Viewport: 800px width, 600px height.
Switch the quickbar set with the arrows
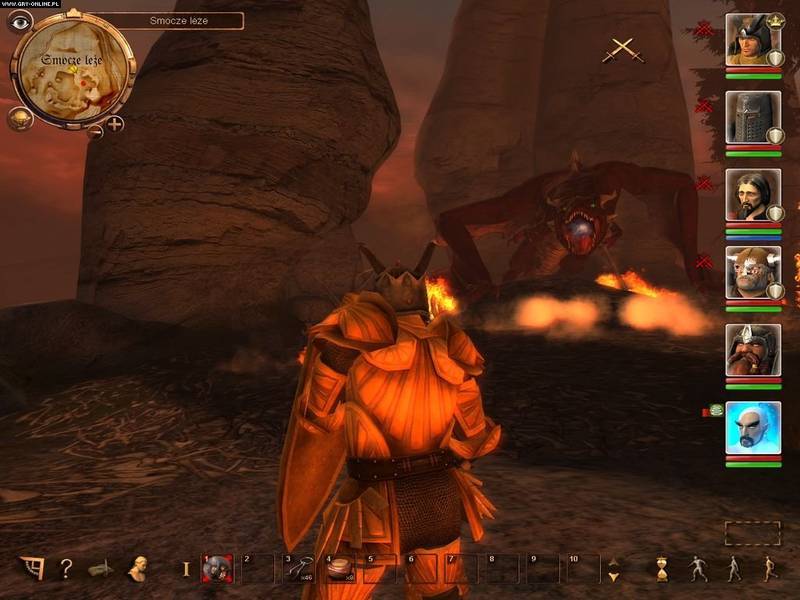613,569
